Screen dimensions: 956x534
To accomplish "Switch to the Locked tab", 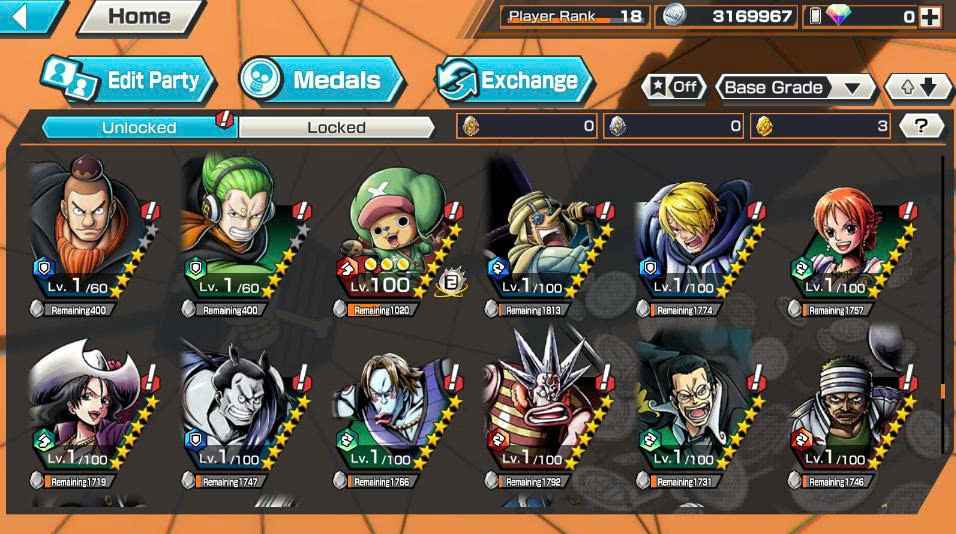I will (x=336, y=127).
